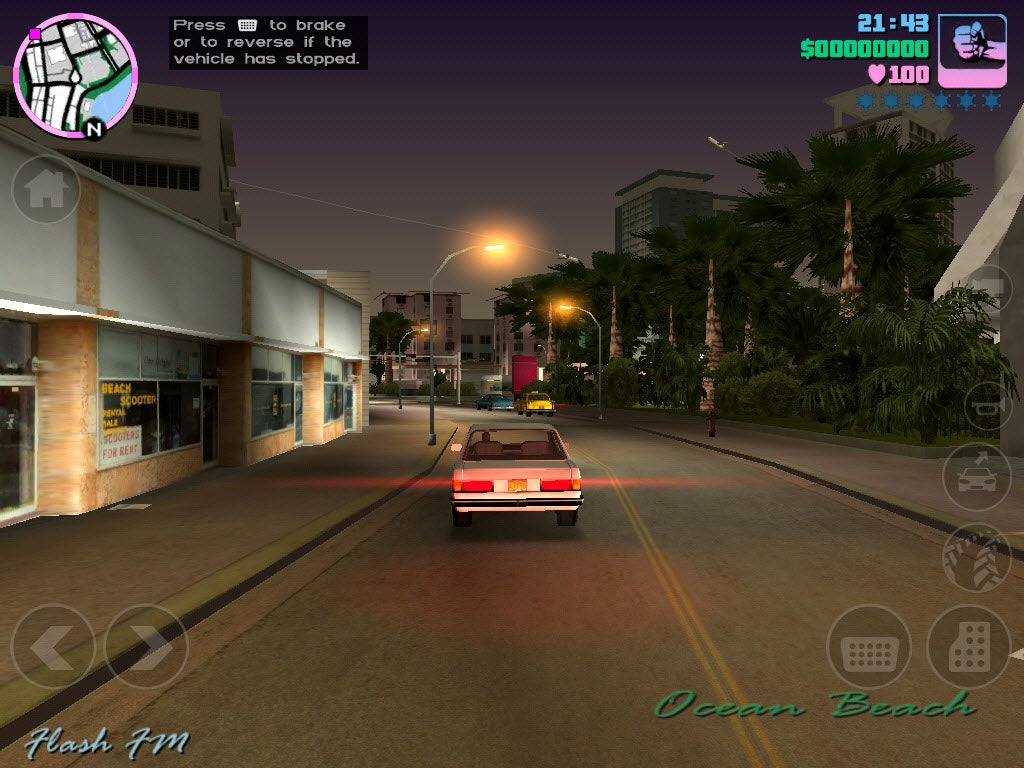Activate the handbrake tire-tracks button

click(x=976, y=557)
